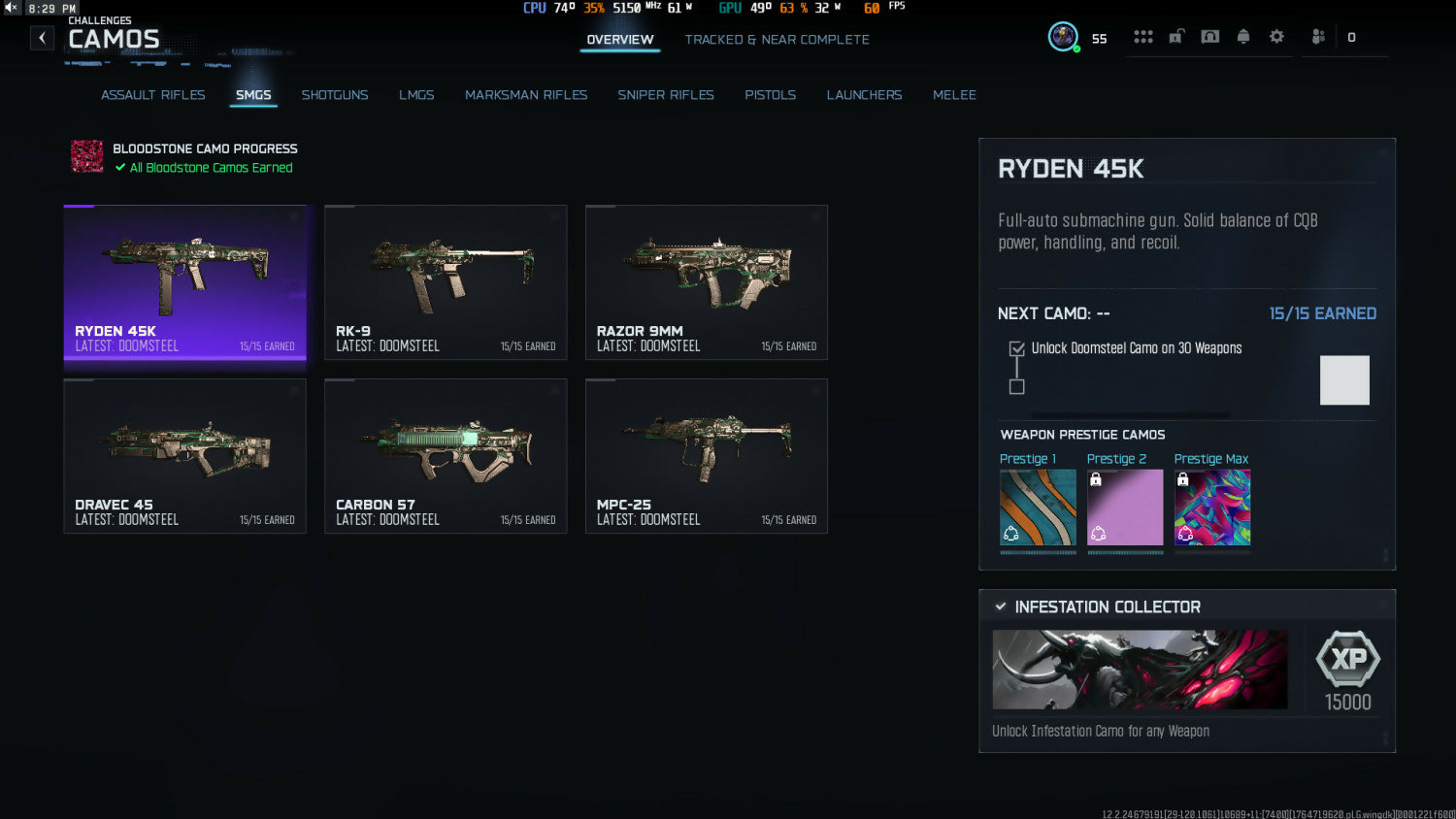The height and width of the screenshot is (819, 1456).
Task: Open the Infestation Collector challenge card
Action: click(x=1186, y=671)
